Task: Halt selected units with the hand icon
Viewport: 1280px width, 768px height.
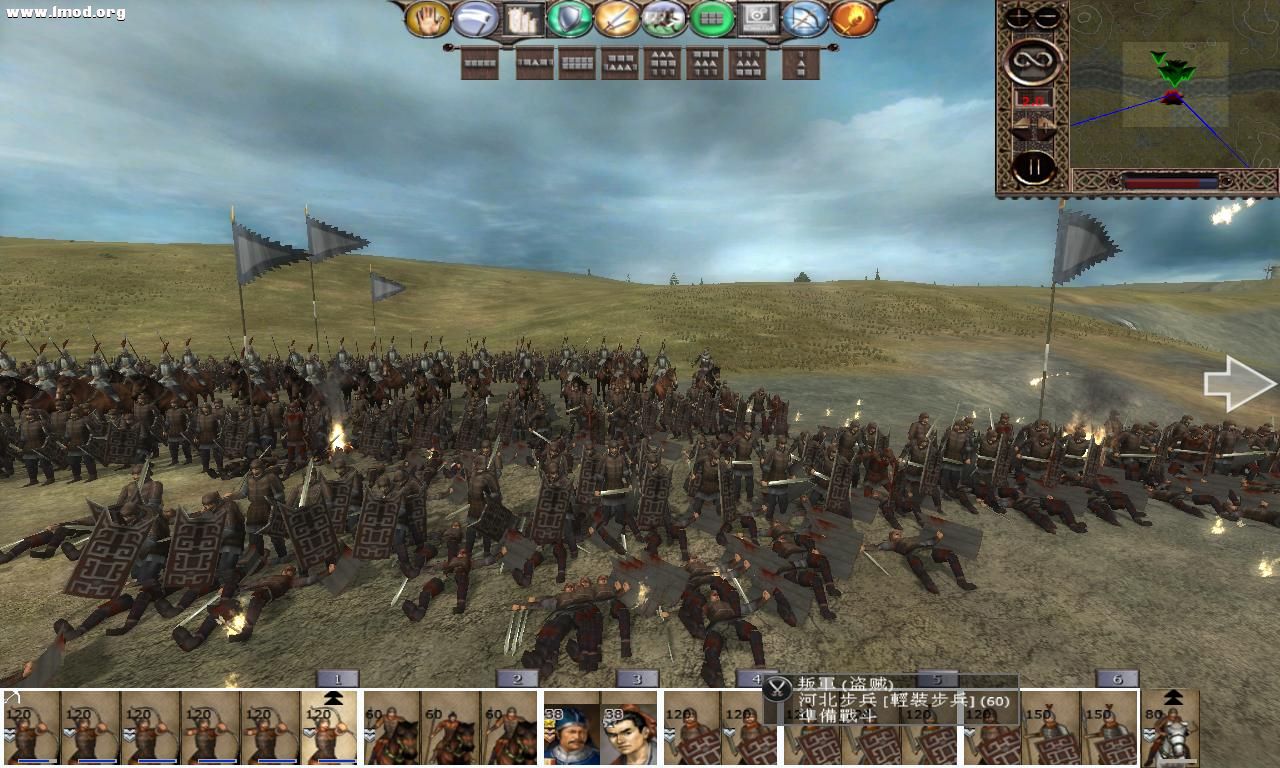Action: 430,17
